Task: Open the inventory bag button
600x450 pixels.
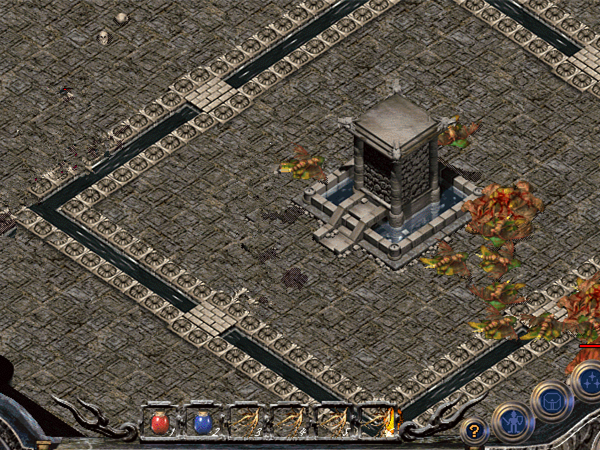Action: pyautogui.click(x=551, y=399)
